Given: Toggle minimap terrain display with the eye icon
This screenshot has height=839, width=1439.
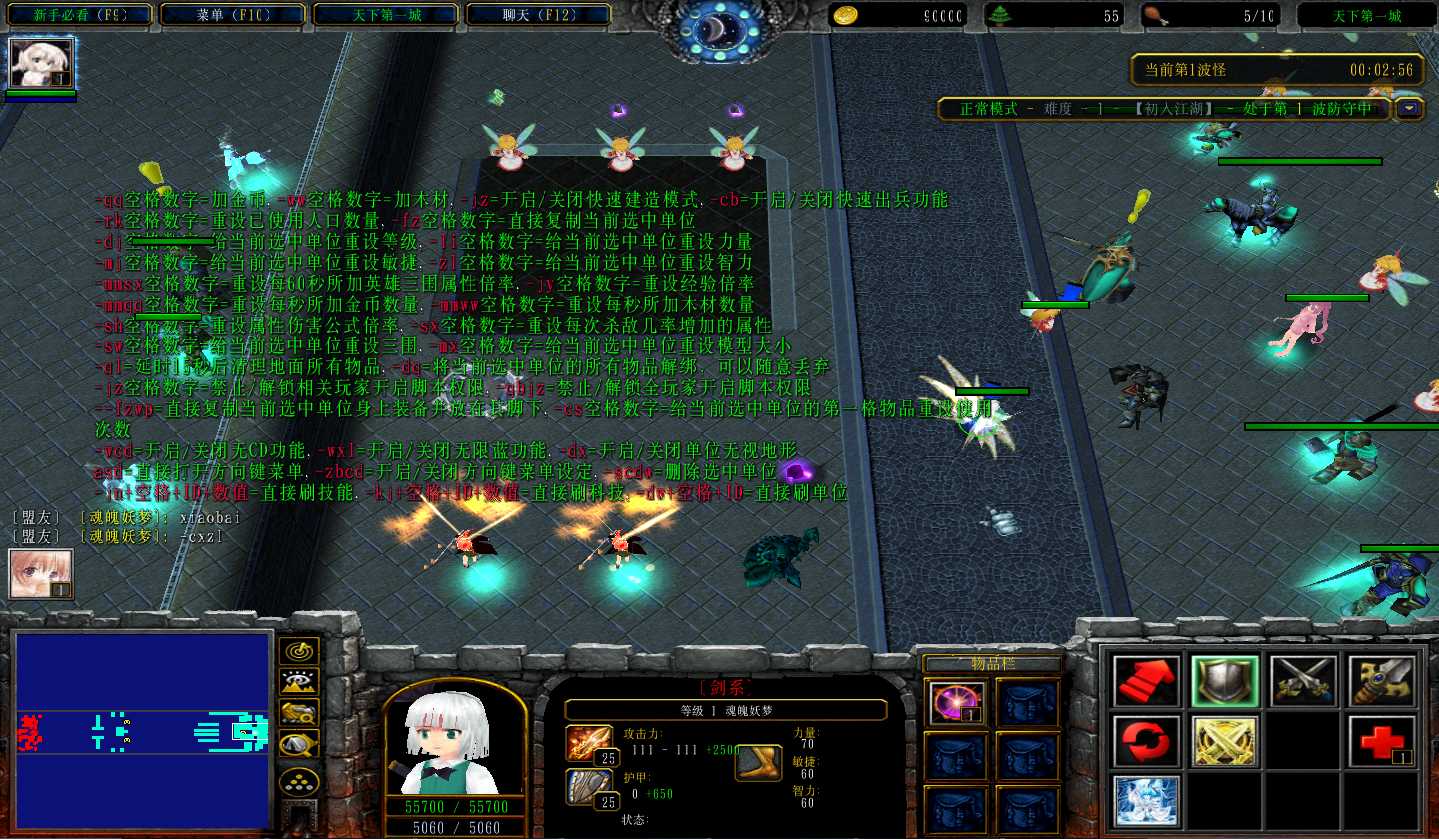Looking at the screenshot, I should [298, 682].
